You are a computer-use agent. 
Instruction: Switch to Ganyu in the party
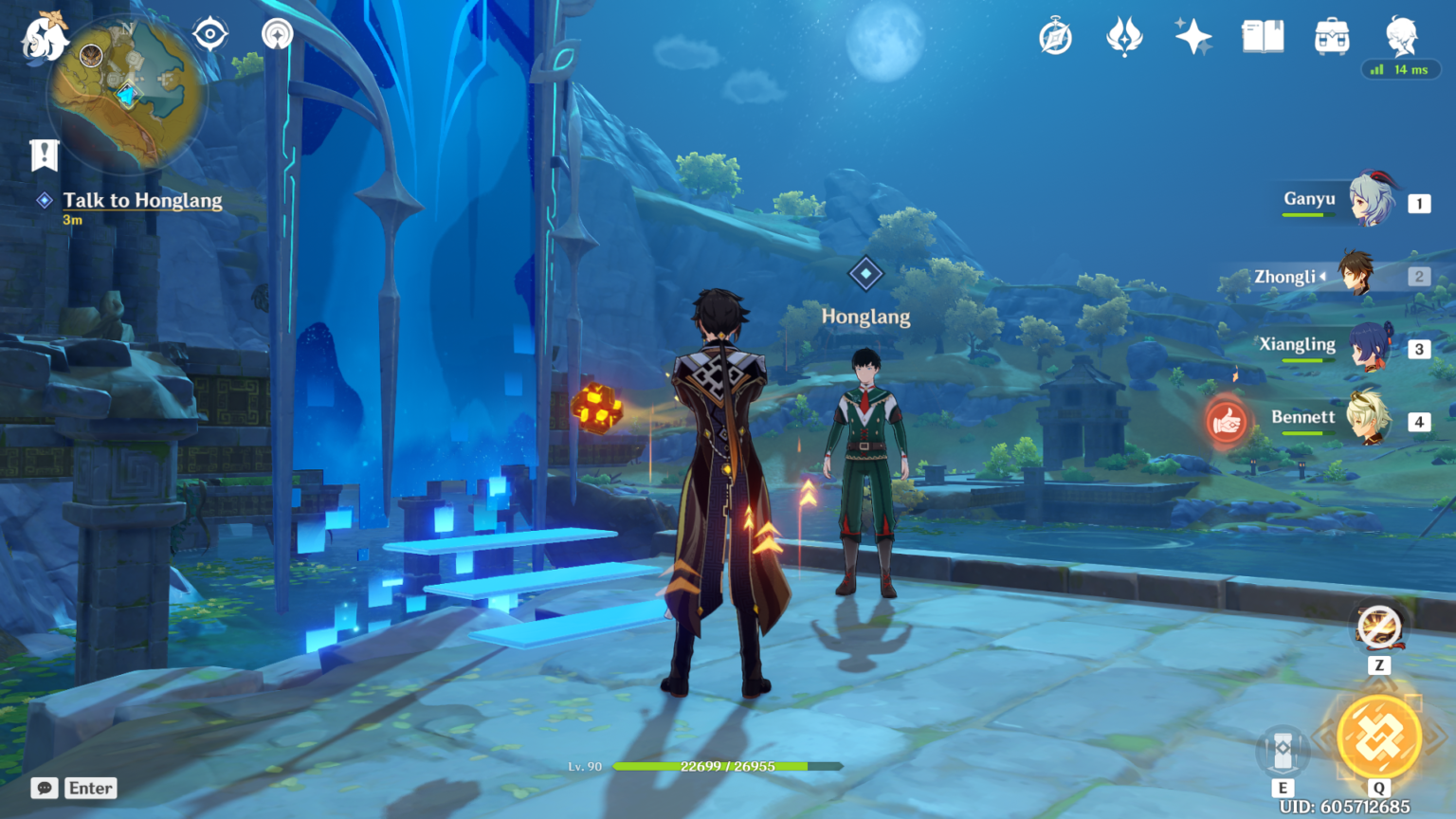(x=1371, y=201)
